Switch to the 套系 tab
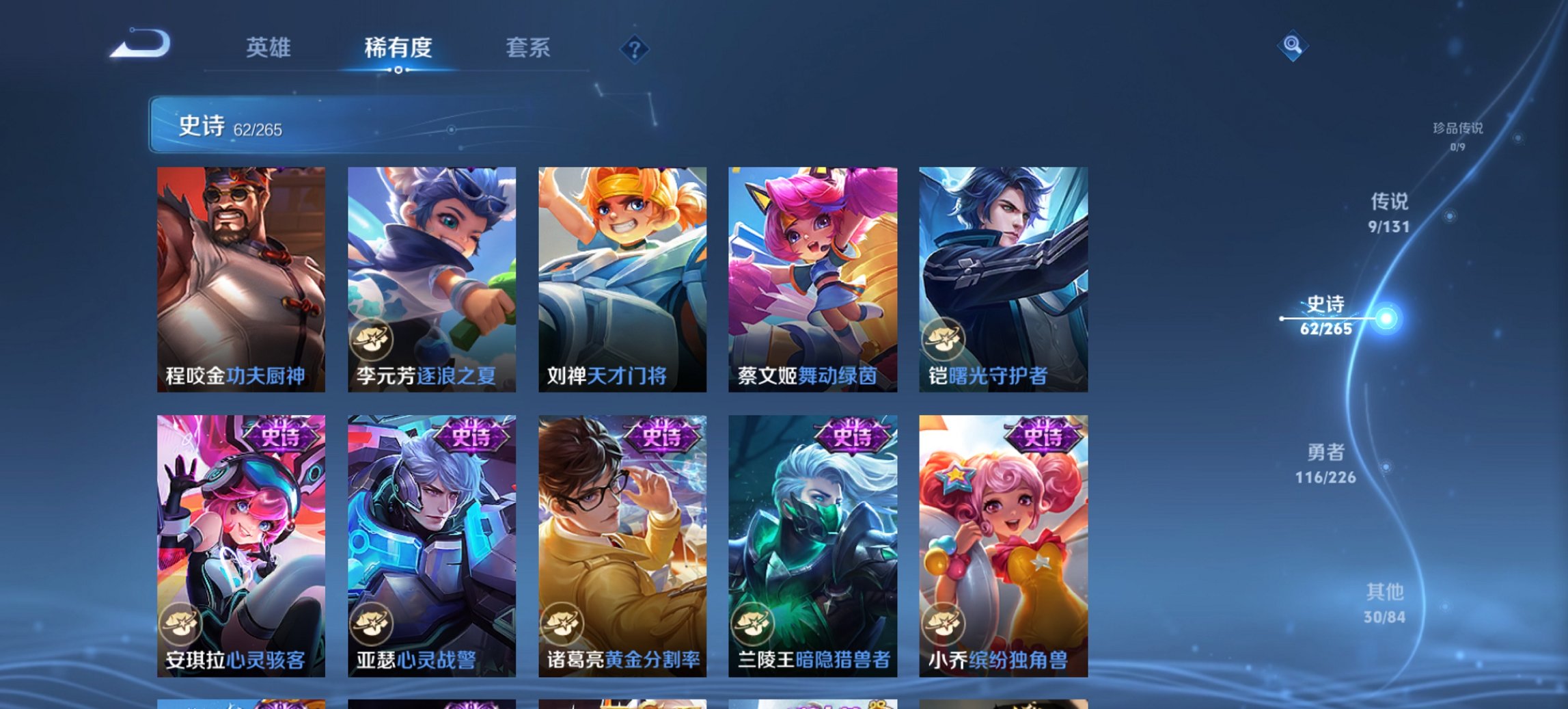1568x709 pixels. tap(527, 48)
